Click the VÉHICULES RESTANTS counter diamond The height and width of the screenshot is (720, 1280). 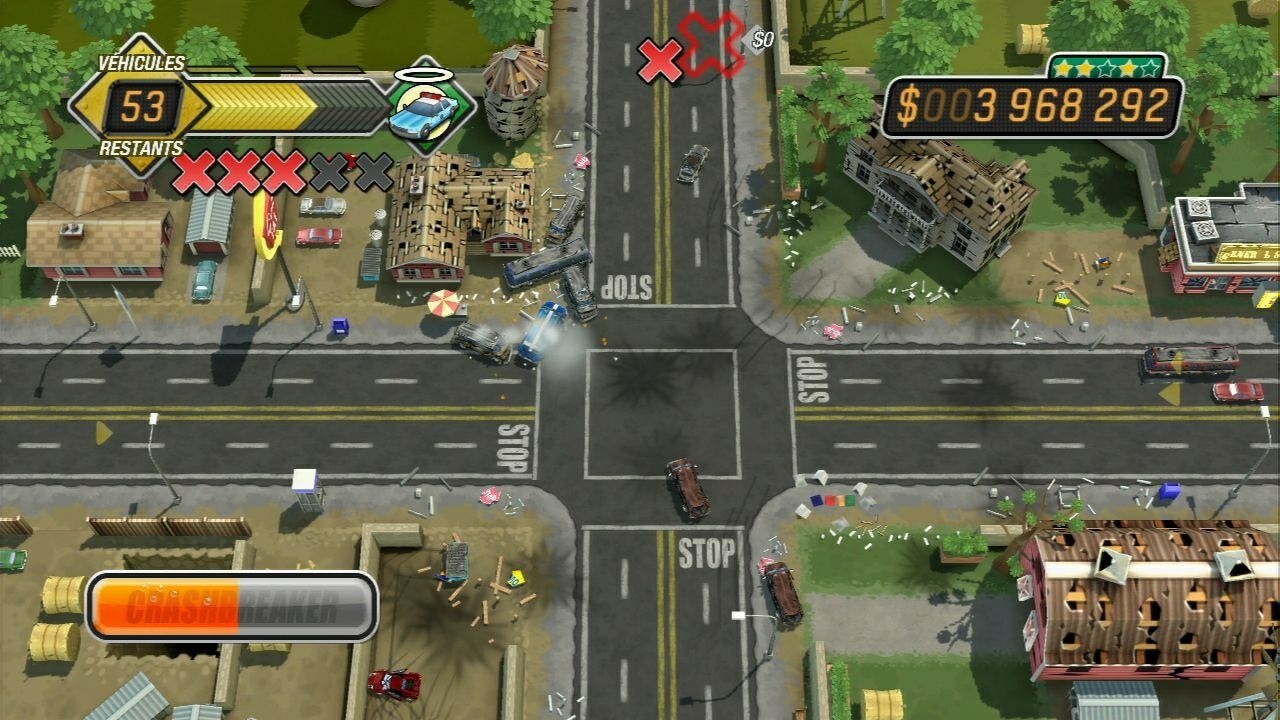point(140,108)
